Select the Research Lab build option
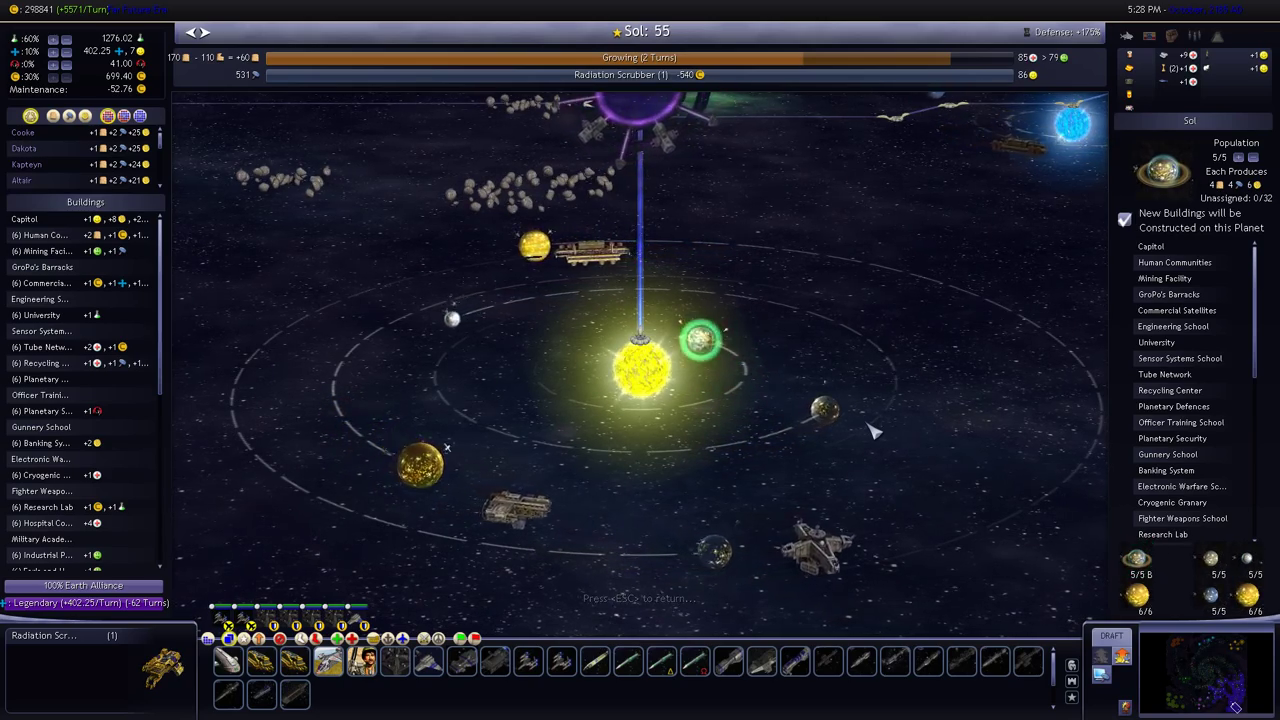 1163,535
